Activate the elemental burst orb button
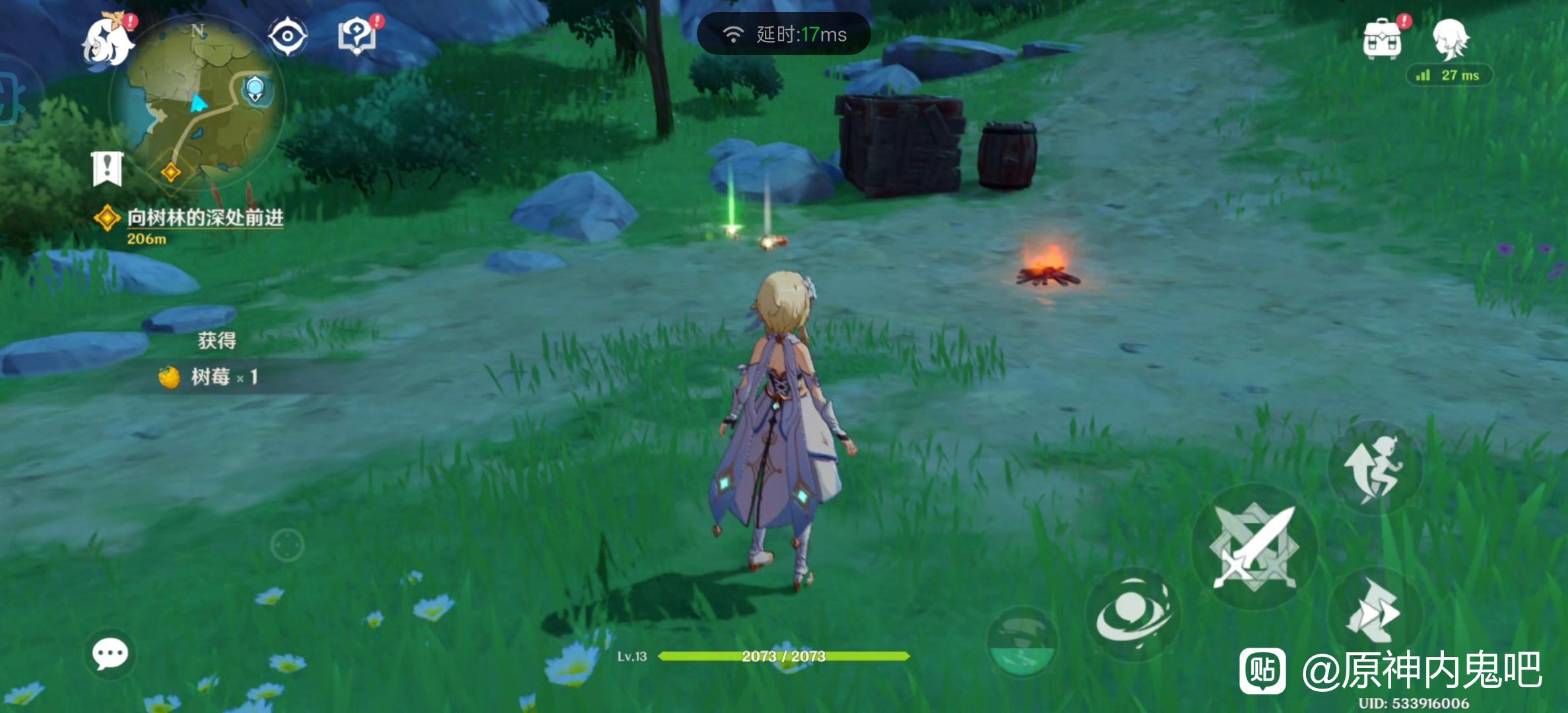The width and height of the screenshot is (1568, 713). click(x=1022, y=642)
